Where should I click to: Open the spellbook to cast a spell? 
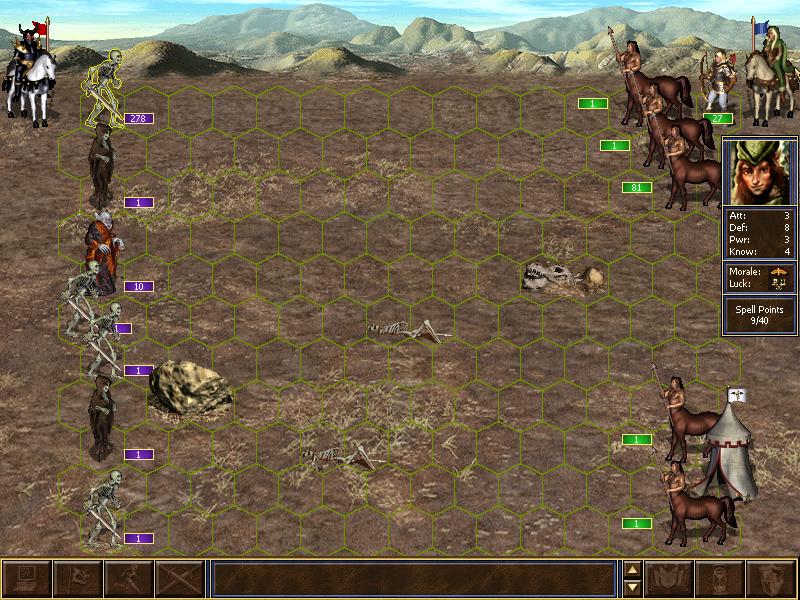click(670, 579)
